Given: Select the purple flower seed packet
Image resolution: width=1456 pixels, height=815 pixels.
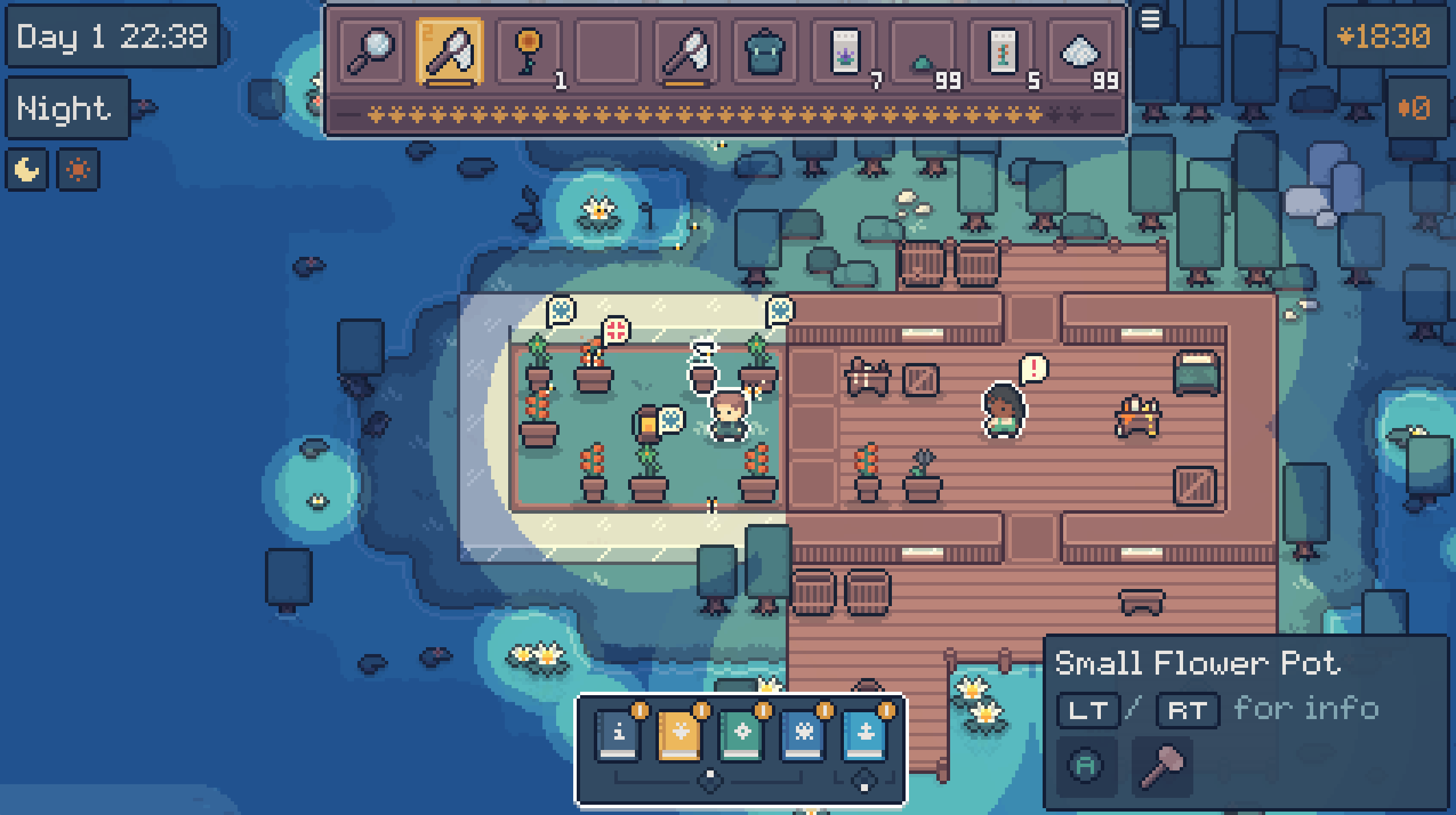Looking at the screenshot, I should point(844,52).
